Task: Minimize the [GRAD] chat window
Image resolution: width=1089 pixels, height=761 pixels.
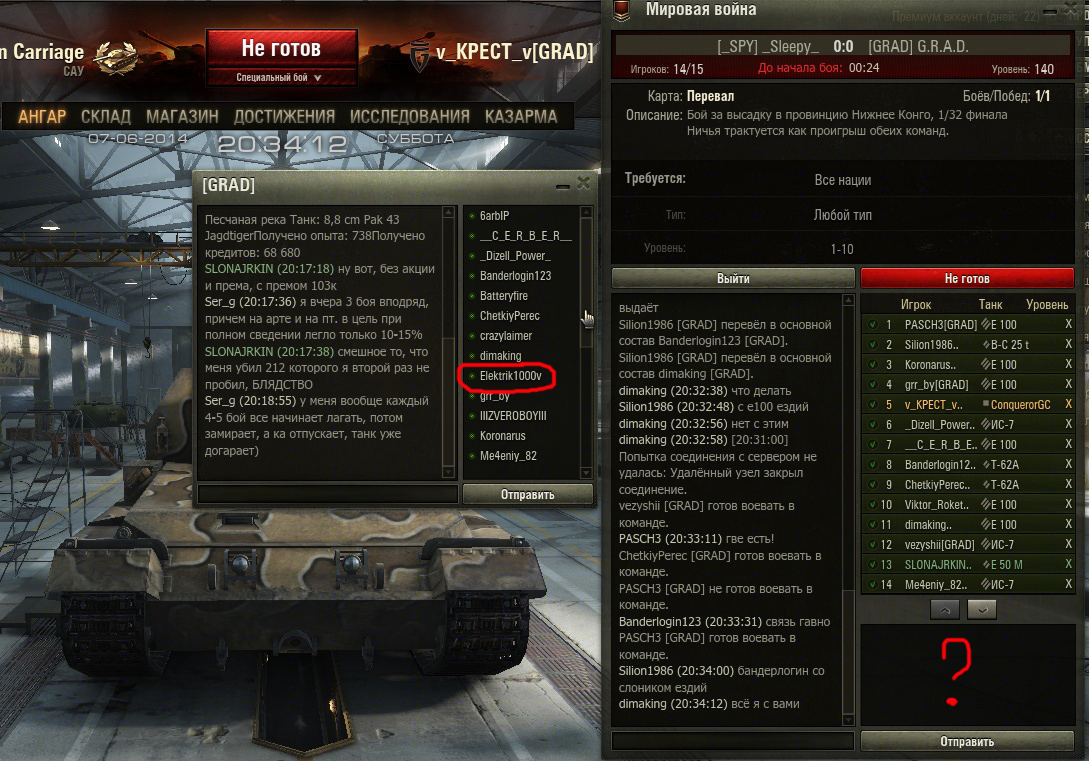Action: click(x=564, y=185)
